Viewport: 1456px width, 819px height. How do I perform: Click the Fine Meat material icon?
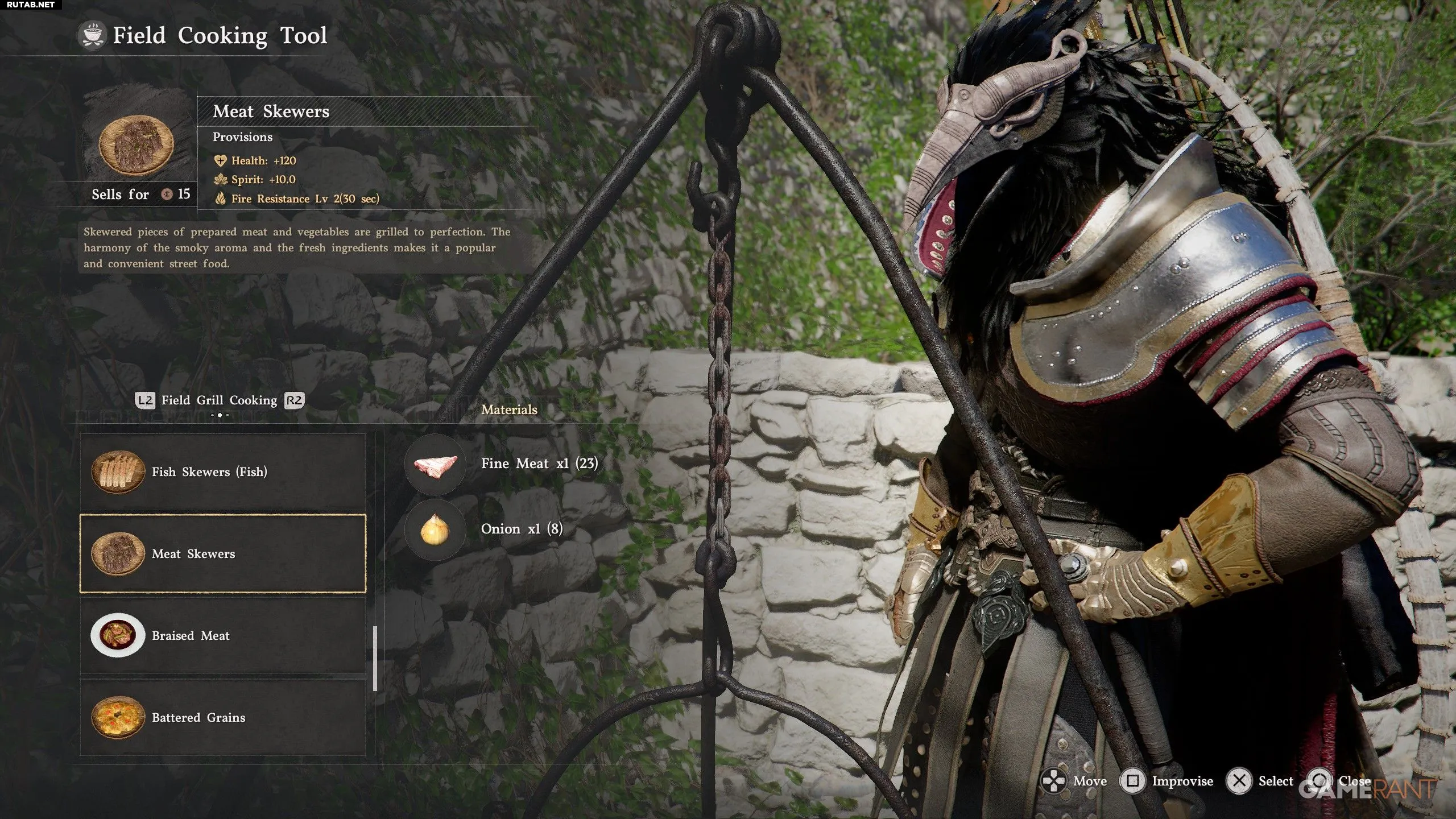point(435,464)
